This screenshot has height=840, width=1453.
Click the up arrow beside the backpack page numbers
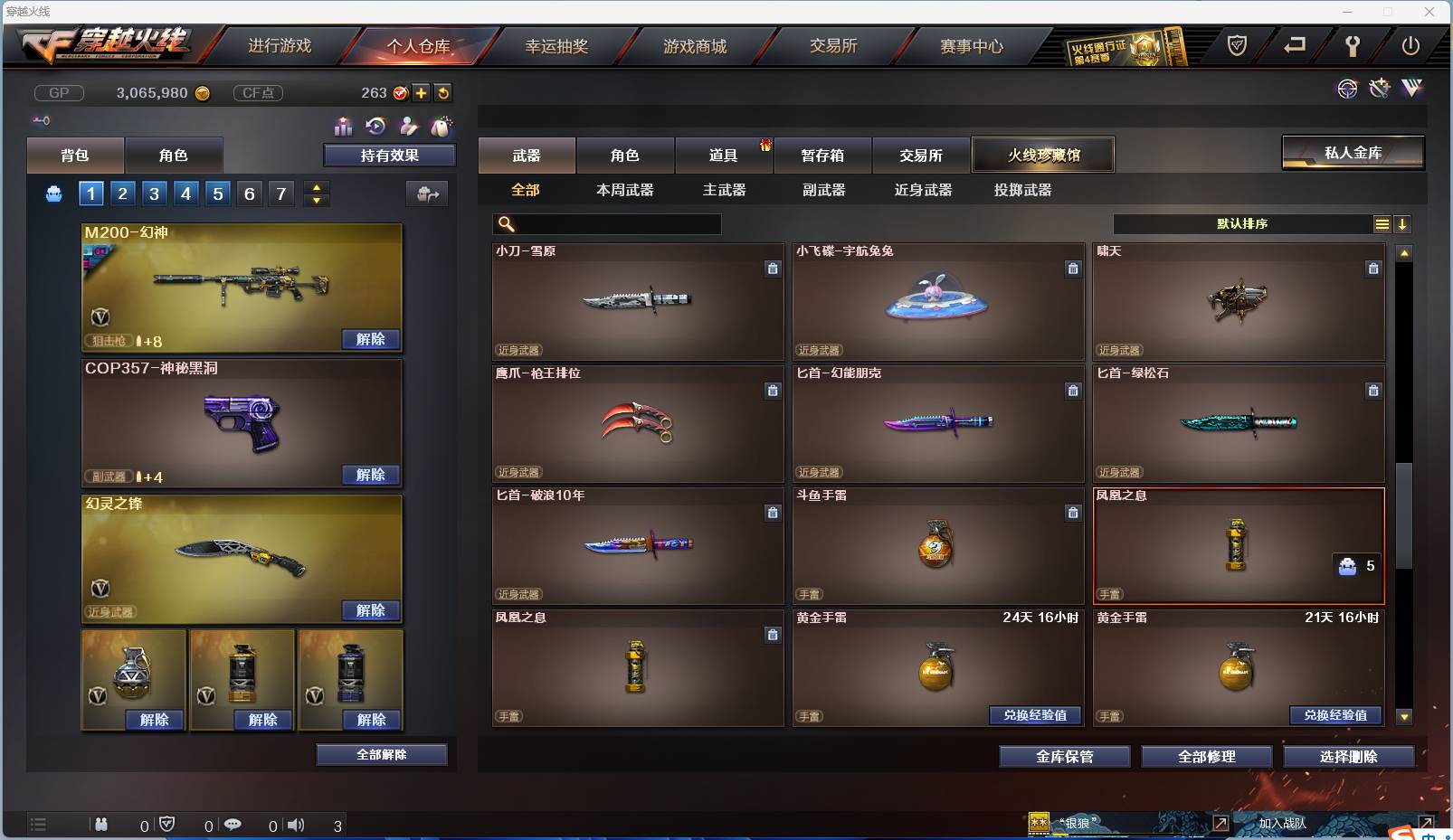[x=316, y=187]
